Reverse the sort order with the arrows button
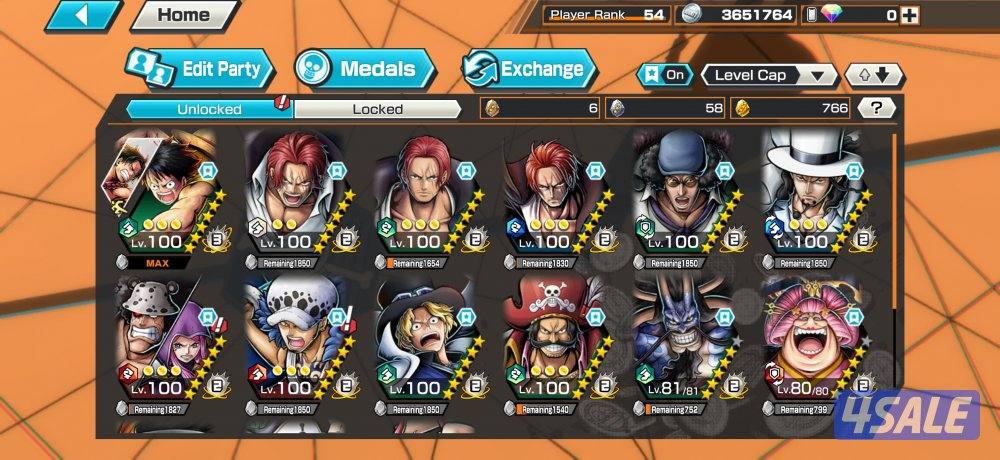The height and width of the screenshot is (460, 1000). [874, 75]
